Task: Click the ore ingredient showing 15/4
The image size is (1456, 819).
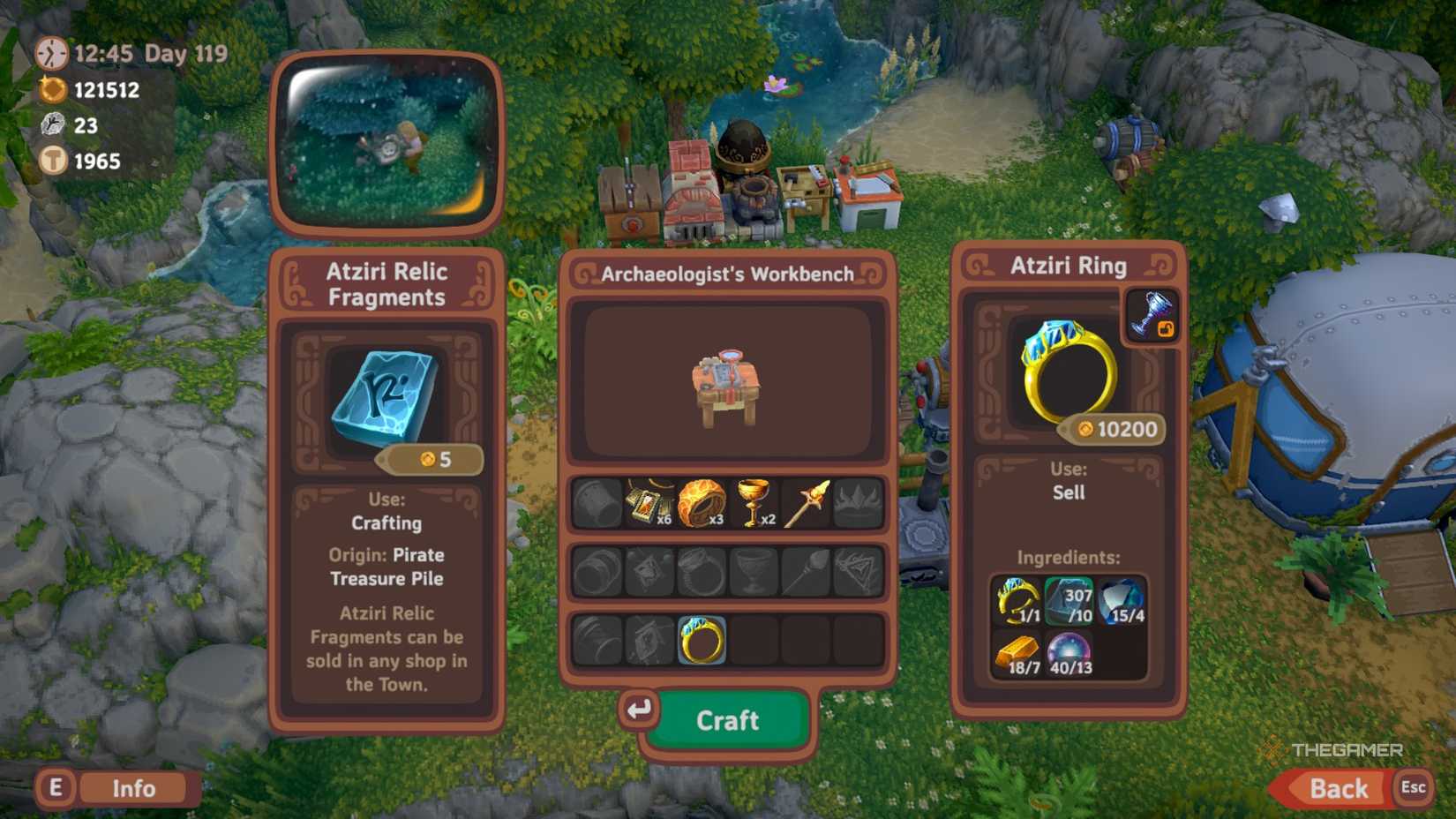Action: 1121,602
